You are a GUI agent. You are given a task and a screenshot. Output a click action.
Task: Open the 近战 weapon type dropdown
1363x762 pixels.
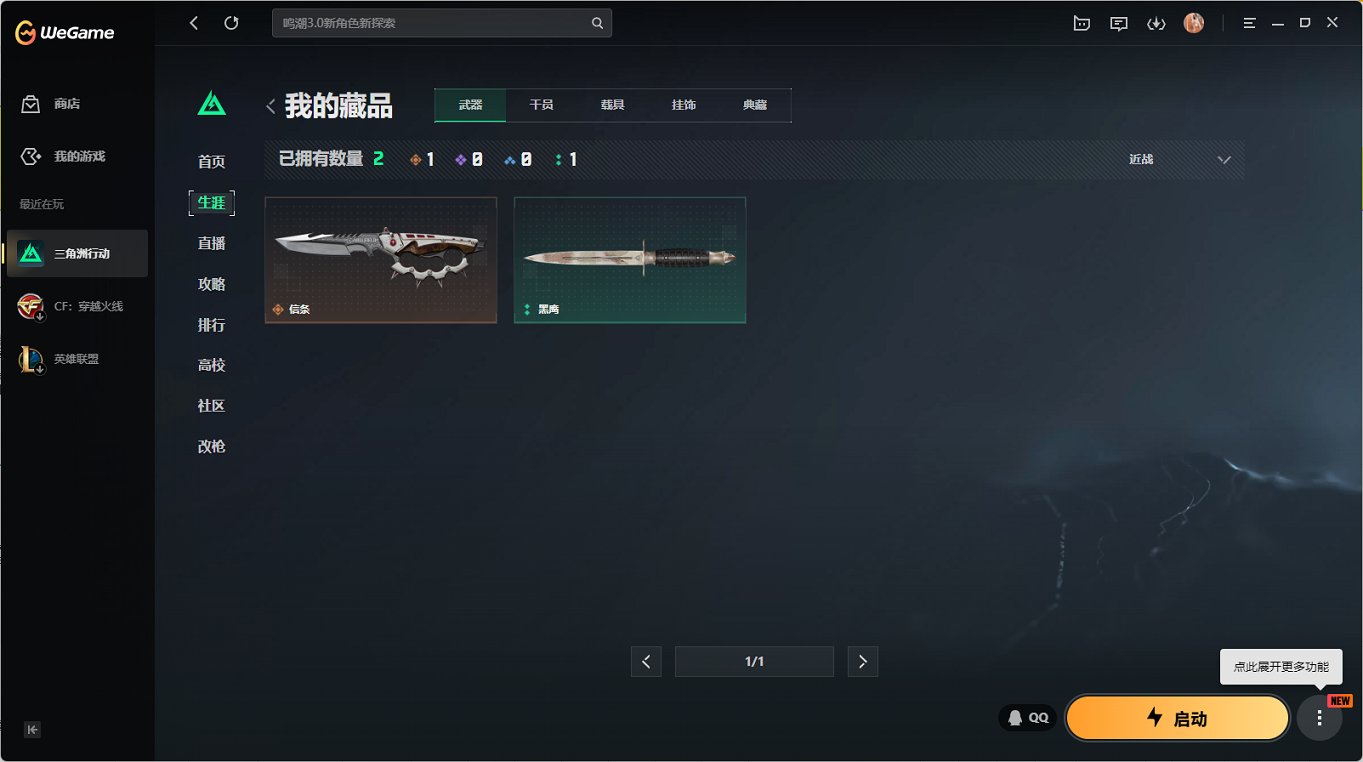[1180, 158]
